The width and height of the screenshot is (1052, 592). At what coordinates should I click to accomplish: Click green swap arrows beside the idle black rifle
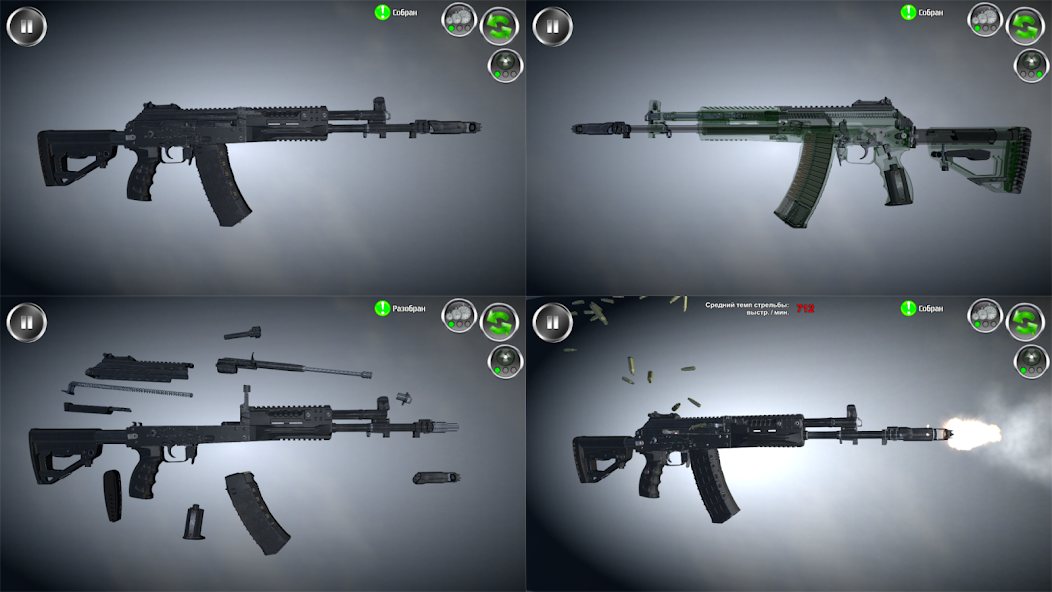pos(499,26)
